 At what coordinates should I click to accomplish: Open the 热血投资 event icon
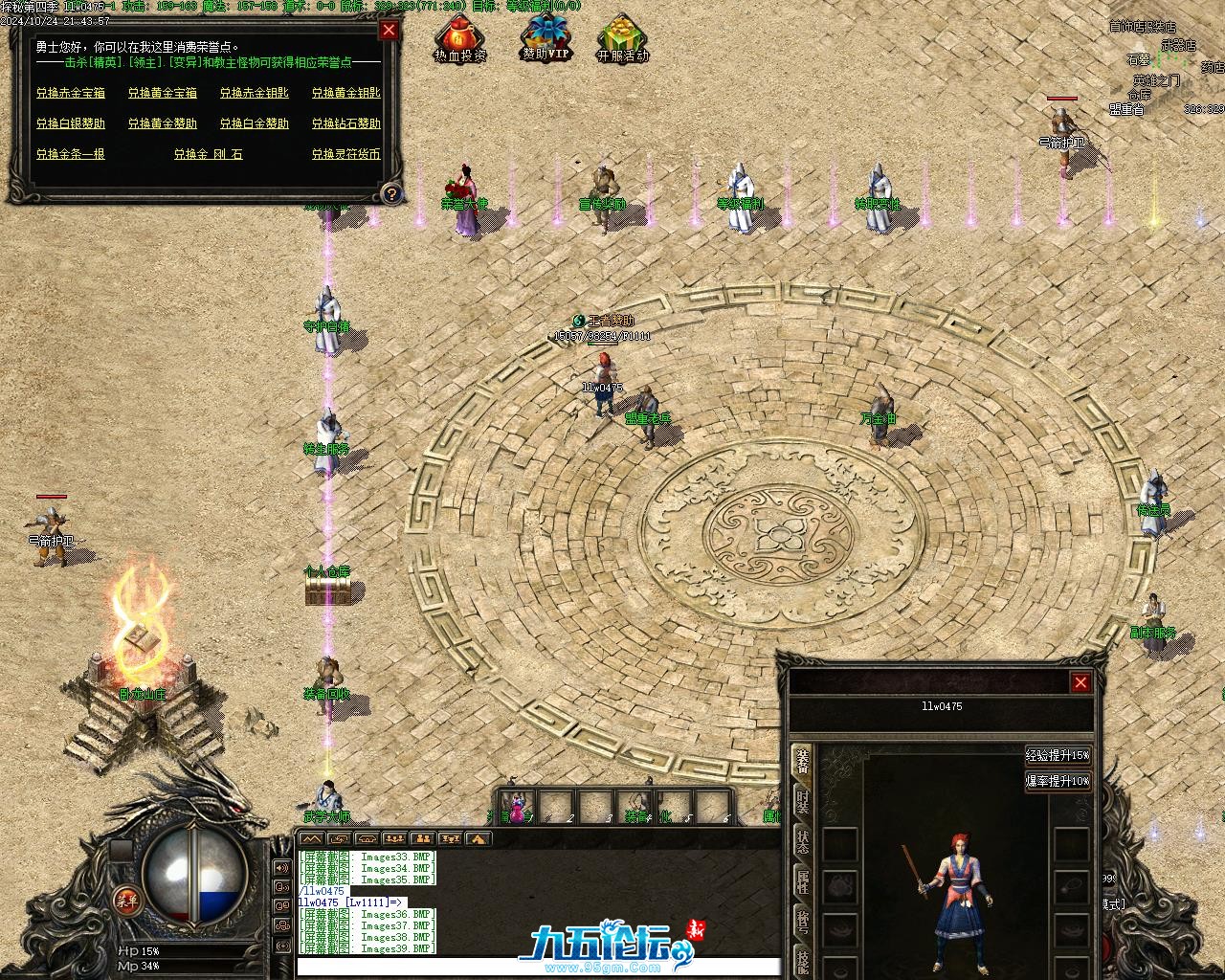pos(460,40)
